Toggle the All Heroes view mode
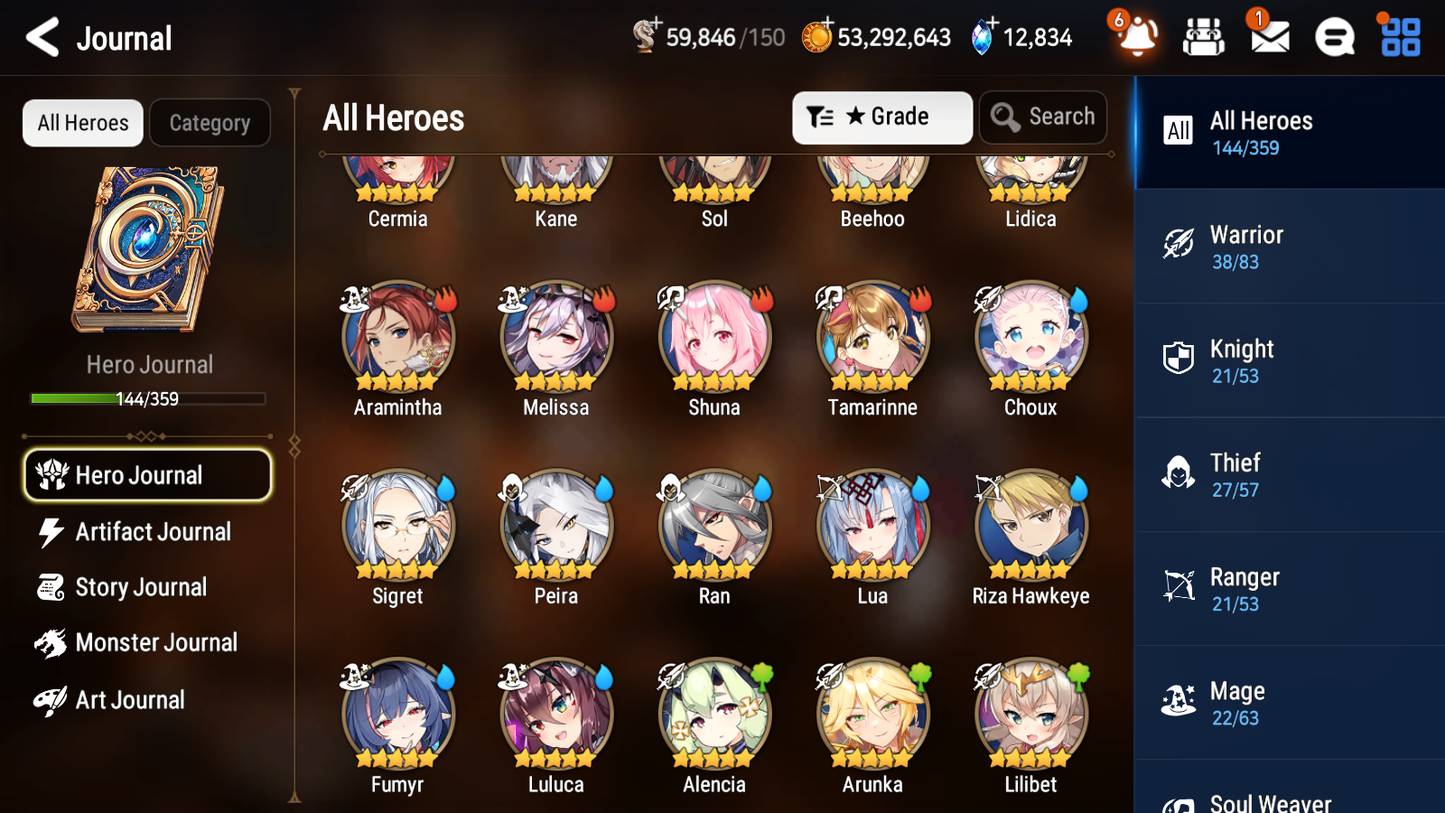Viewport: 1445px width, 813px height. 82,122
